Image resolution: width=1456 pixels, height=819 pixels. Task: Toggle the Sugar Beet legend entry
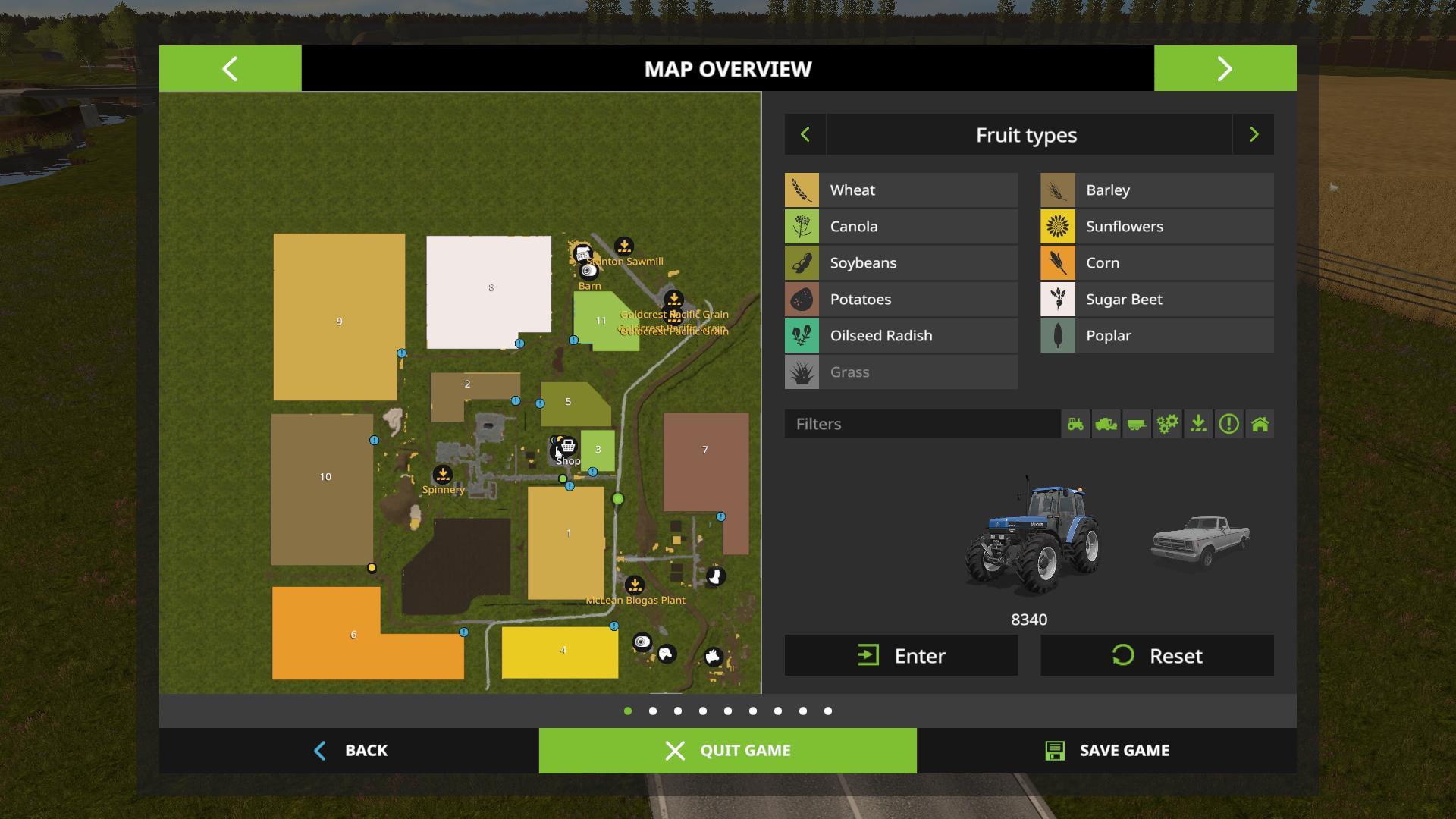[1156, 300]
